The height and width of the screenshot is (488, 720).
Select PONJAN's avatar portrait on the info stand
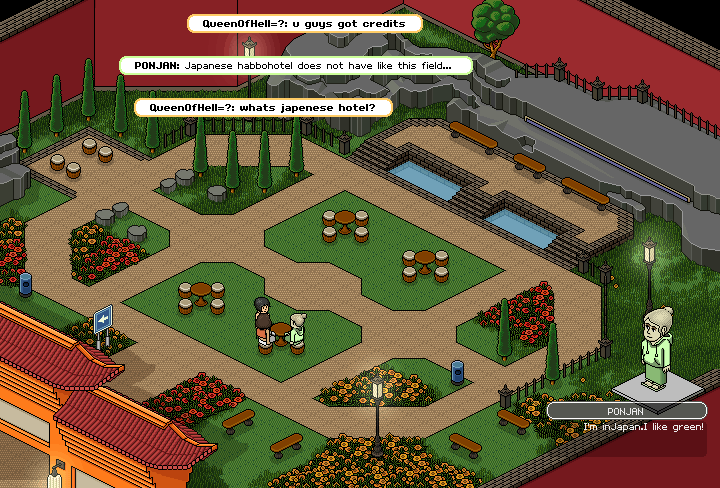coord(659,347)
